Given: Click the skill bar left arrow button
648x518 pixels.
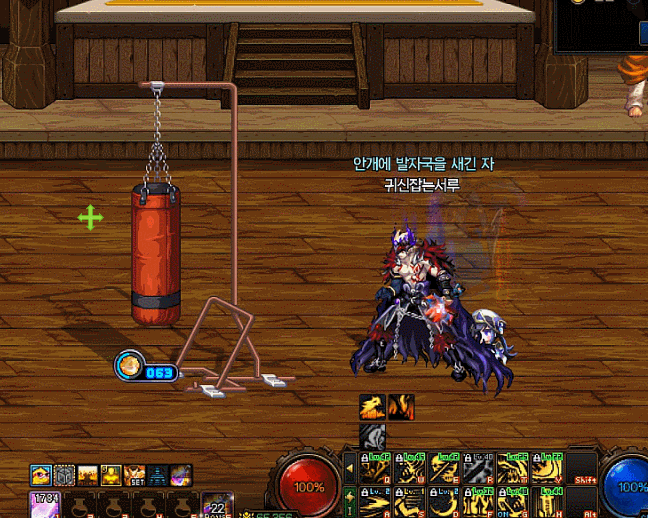Looking at the screenshot, I should coord(349,469).
